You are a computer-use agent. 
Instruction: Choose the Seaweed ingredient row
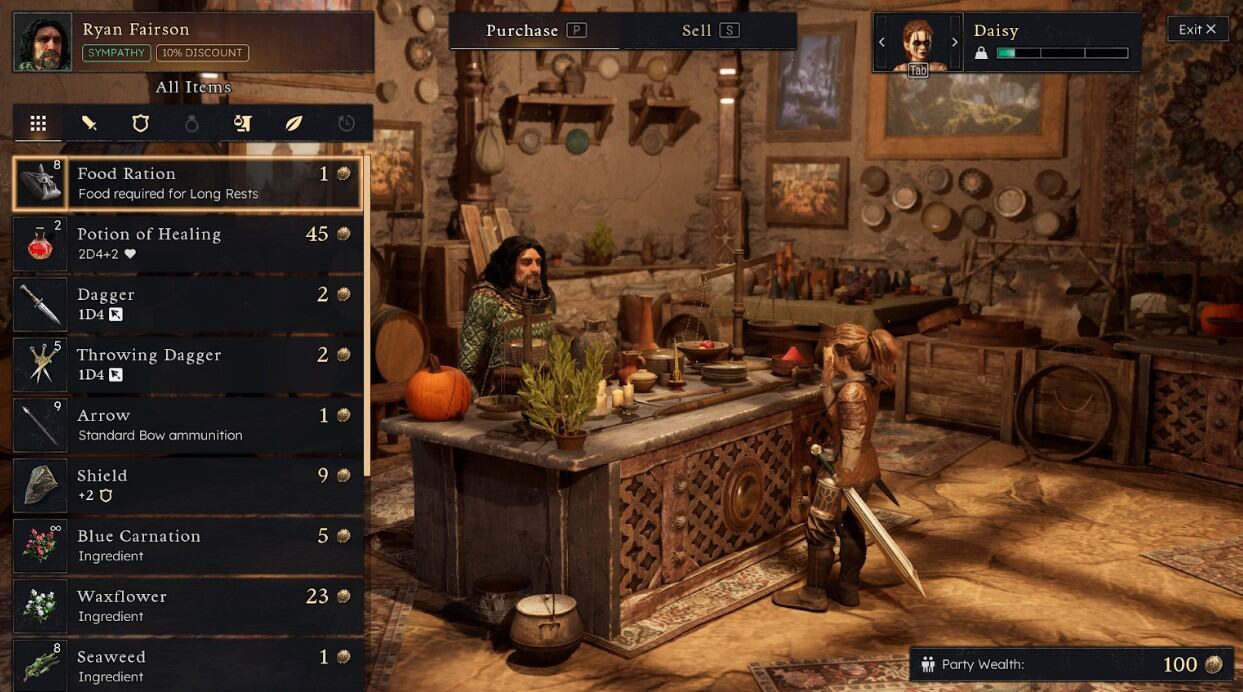[x=188, y=665]
